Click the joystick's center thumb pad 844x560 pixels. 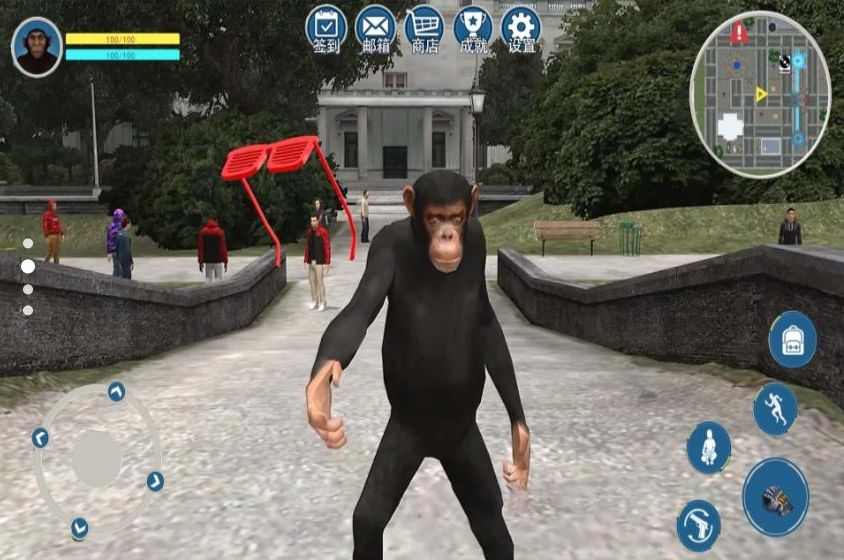pyautogui.click(x=97, y=459)
